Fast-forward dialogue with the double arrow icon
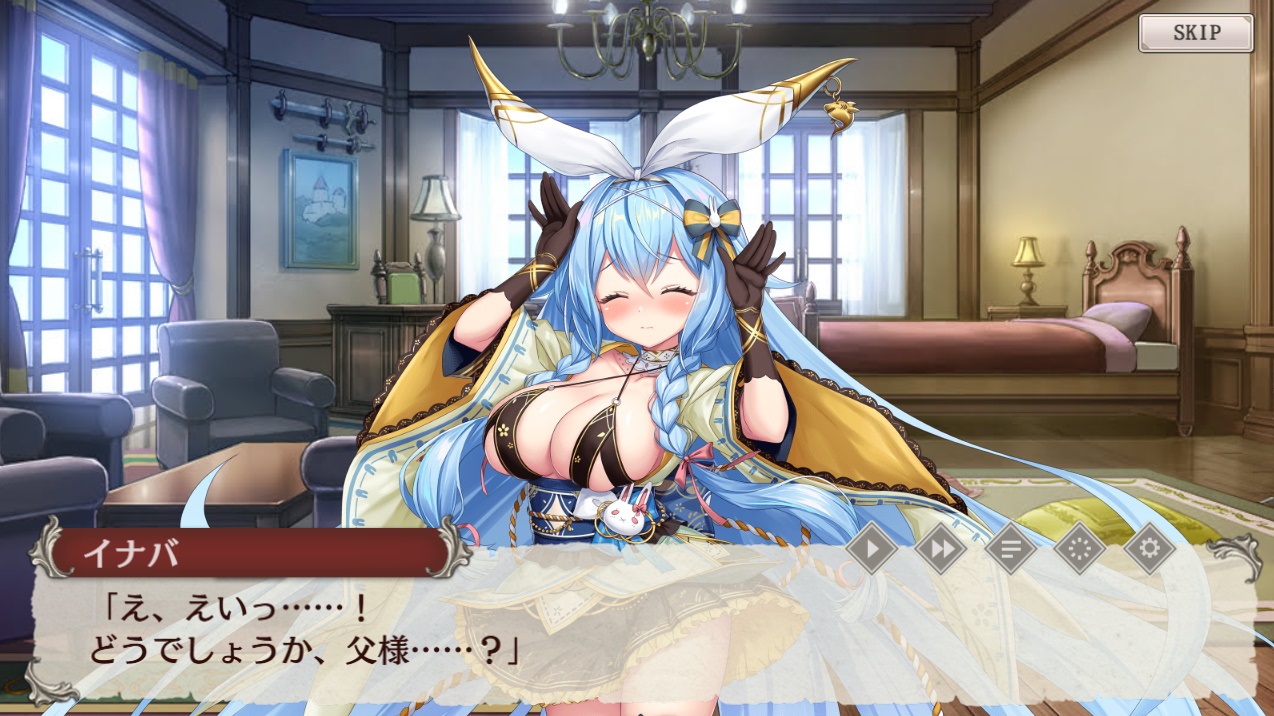Image resolution: width=1274 pixels, height=716 pixels. (941, 549)
